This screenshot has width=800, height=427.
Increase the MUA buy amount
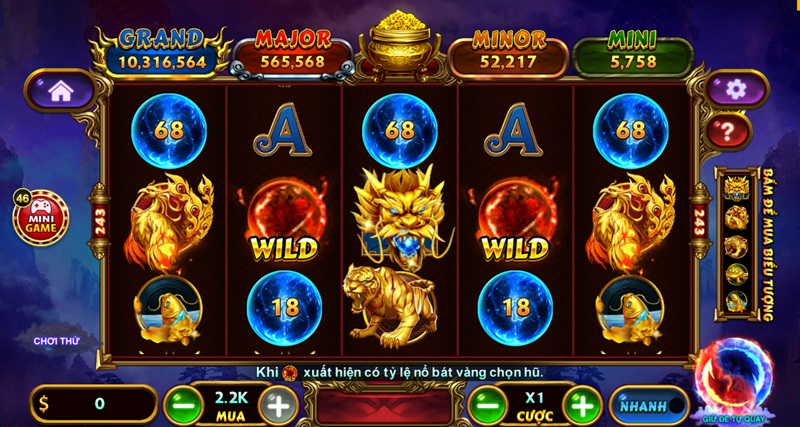click(277, 405)
